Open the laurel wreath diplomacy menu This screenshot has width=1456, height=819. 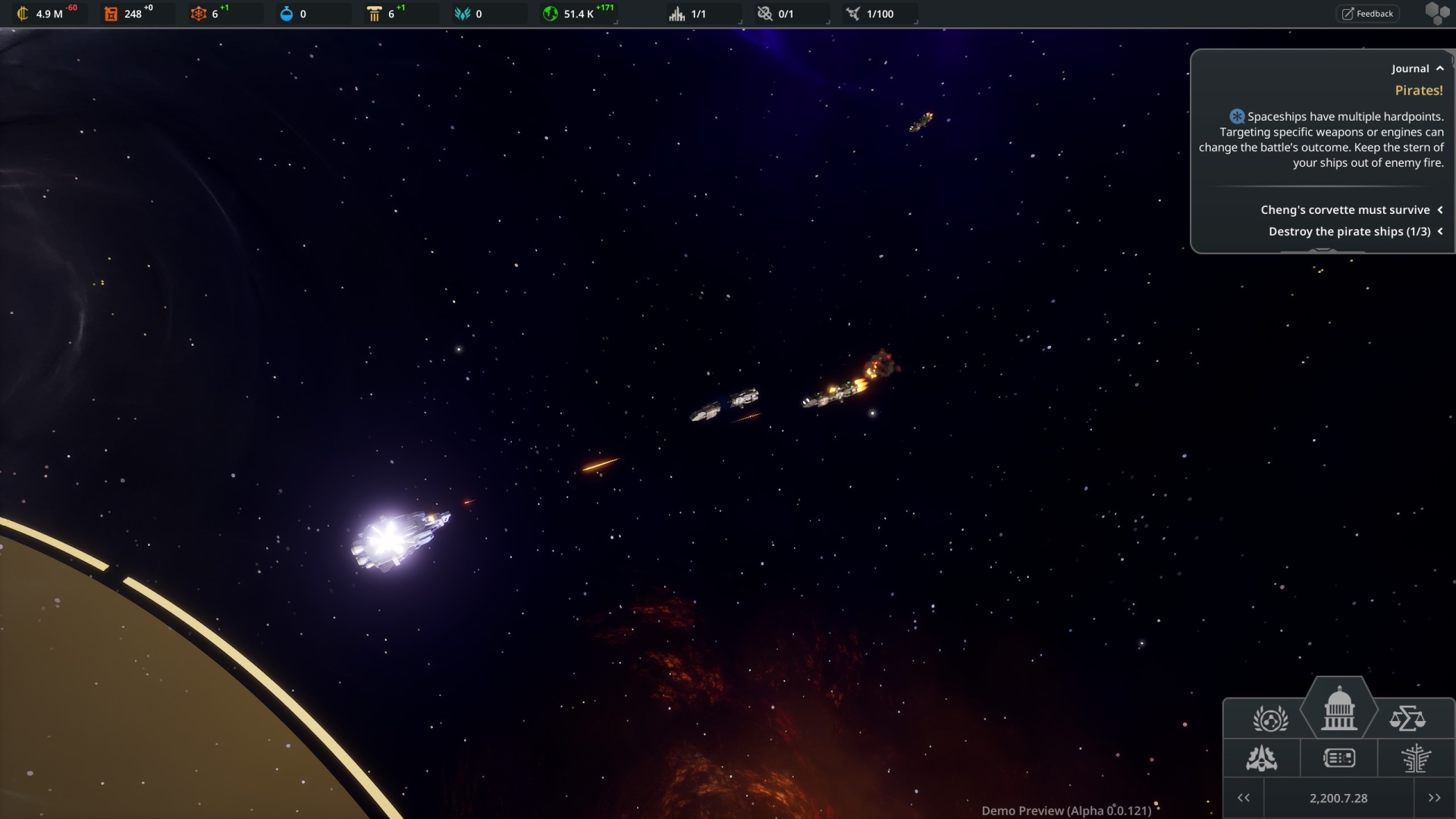(x=1270, y=718)
